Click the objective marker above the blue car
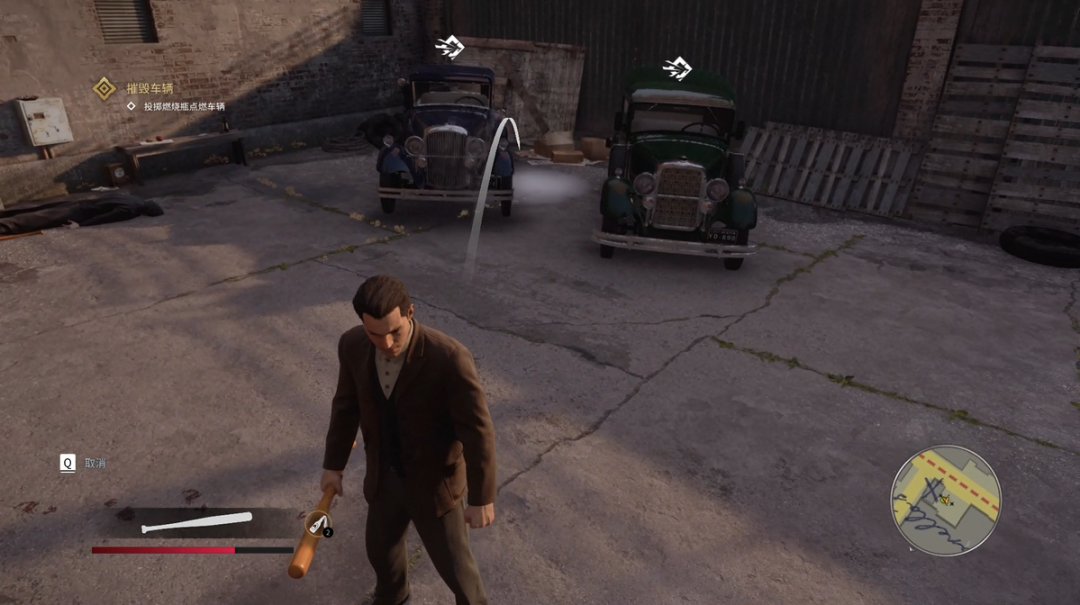 coord(450,47)
